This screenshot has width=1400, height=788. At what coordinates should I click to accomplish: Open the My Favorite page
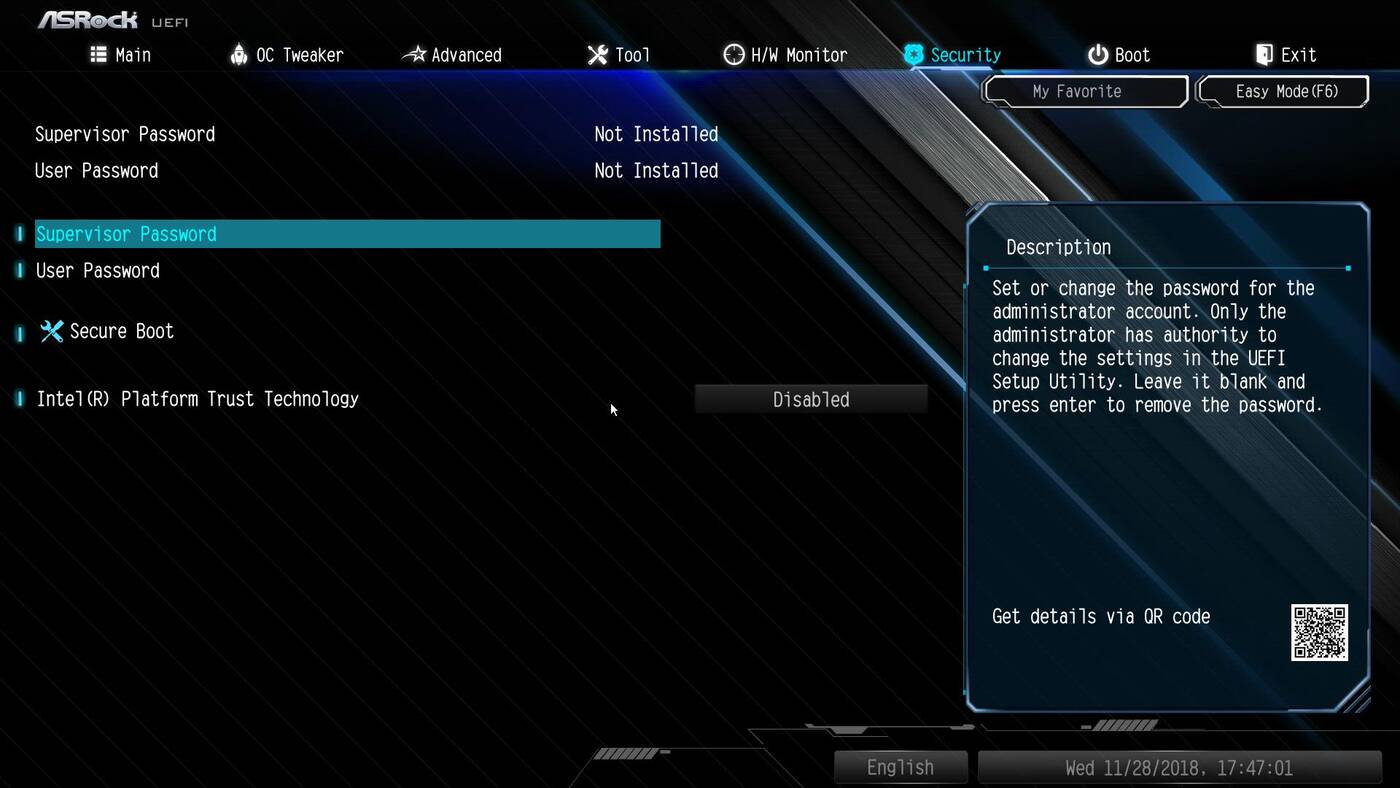click(1085, 91)
